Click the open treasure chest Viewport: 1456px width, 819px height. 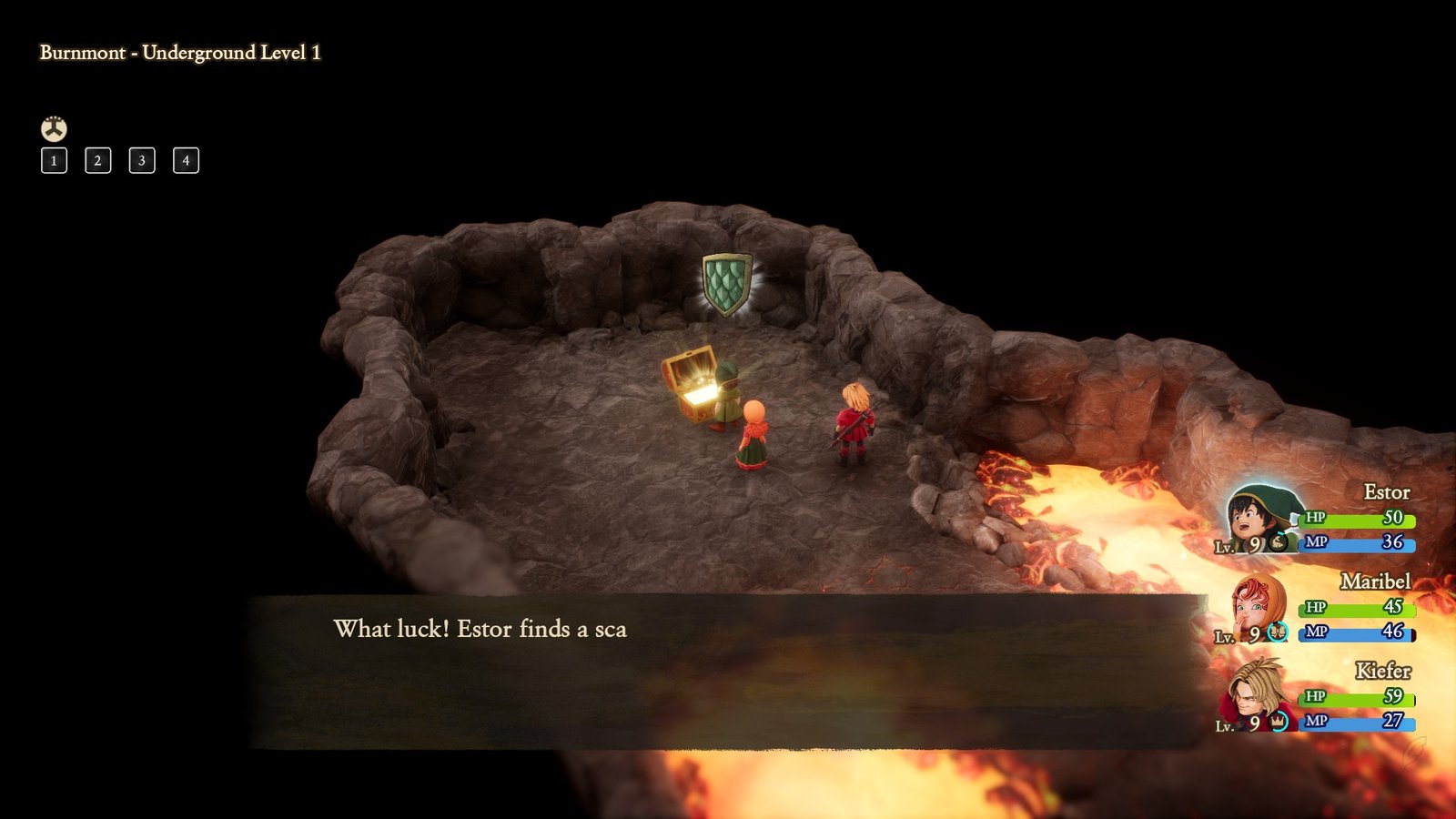692,387
